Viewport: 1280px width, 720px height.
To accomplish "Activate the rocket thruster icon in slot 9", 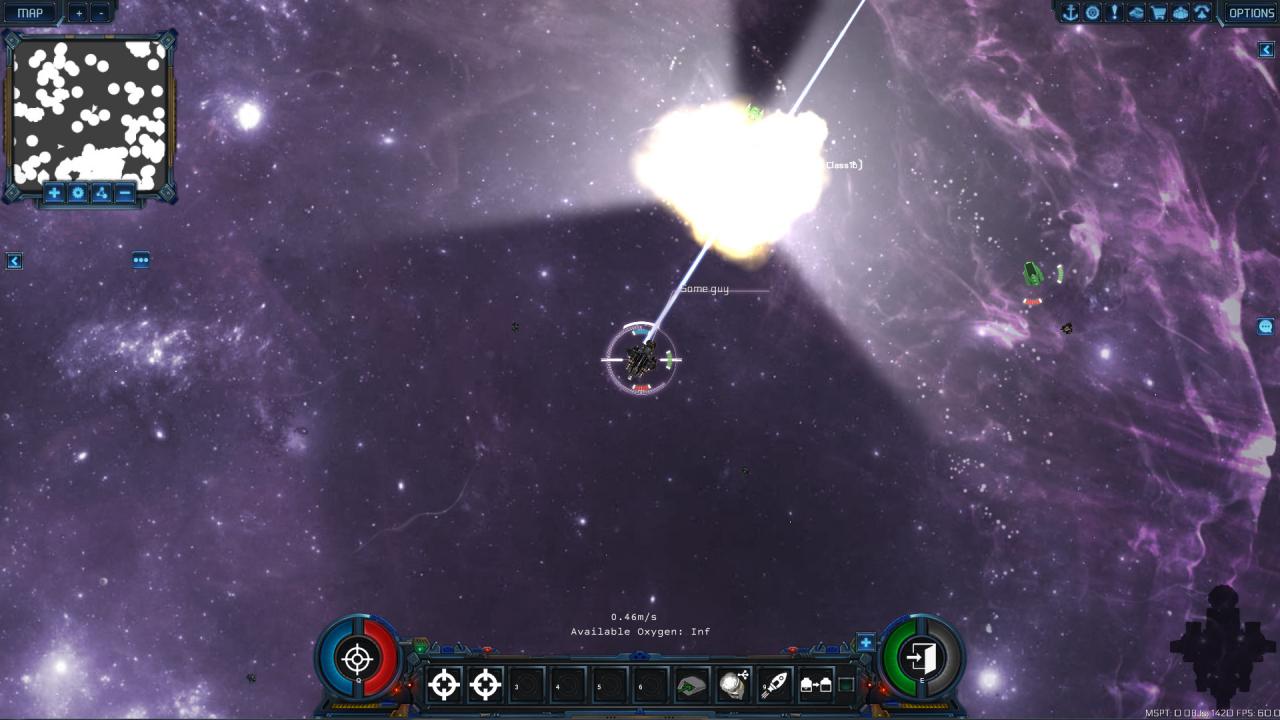I will click(775, 686).
